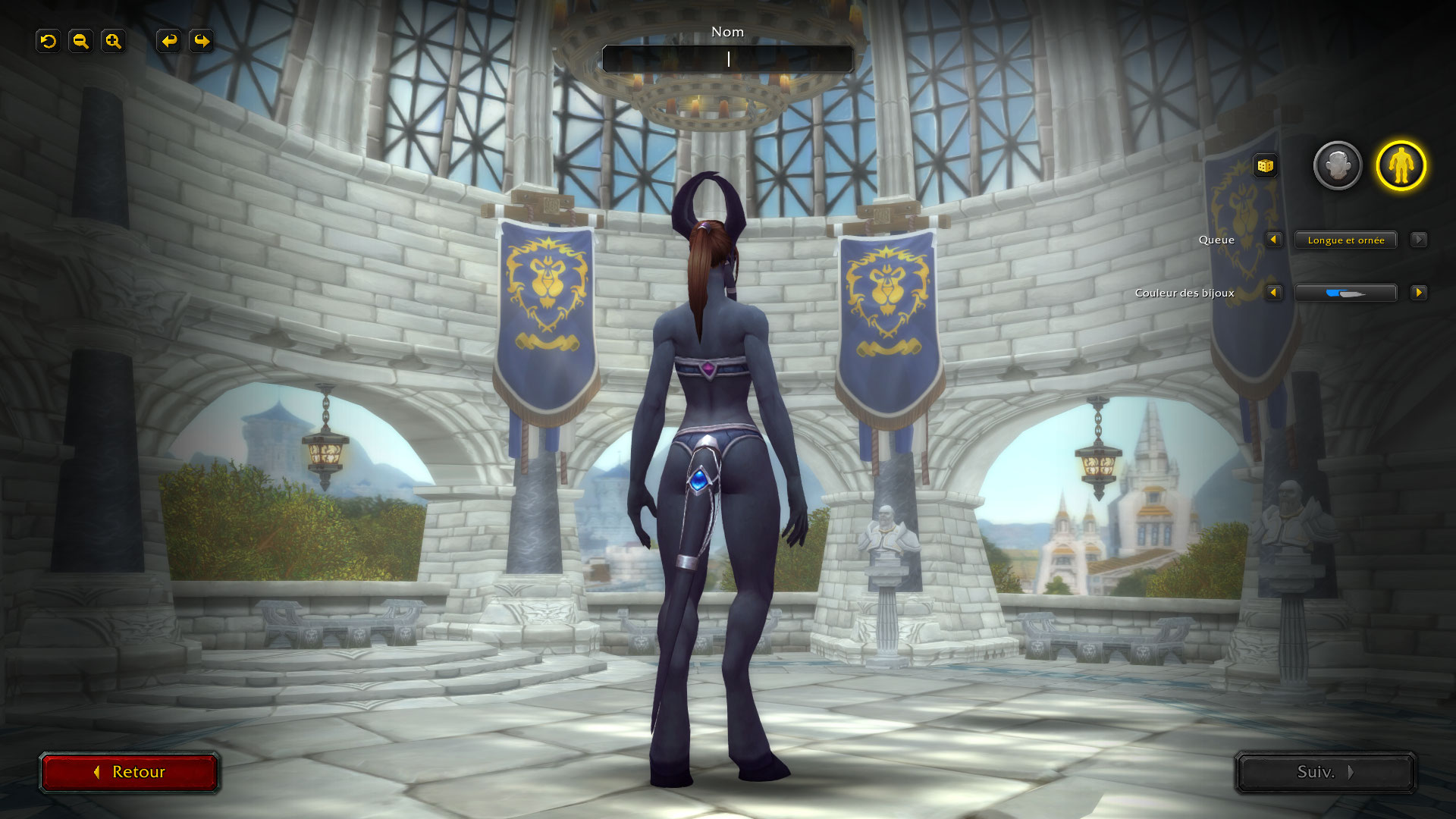
Task: Select next Couleur des bijoux color
Action: 1418,293
